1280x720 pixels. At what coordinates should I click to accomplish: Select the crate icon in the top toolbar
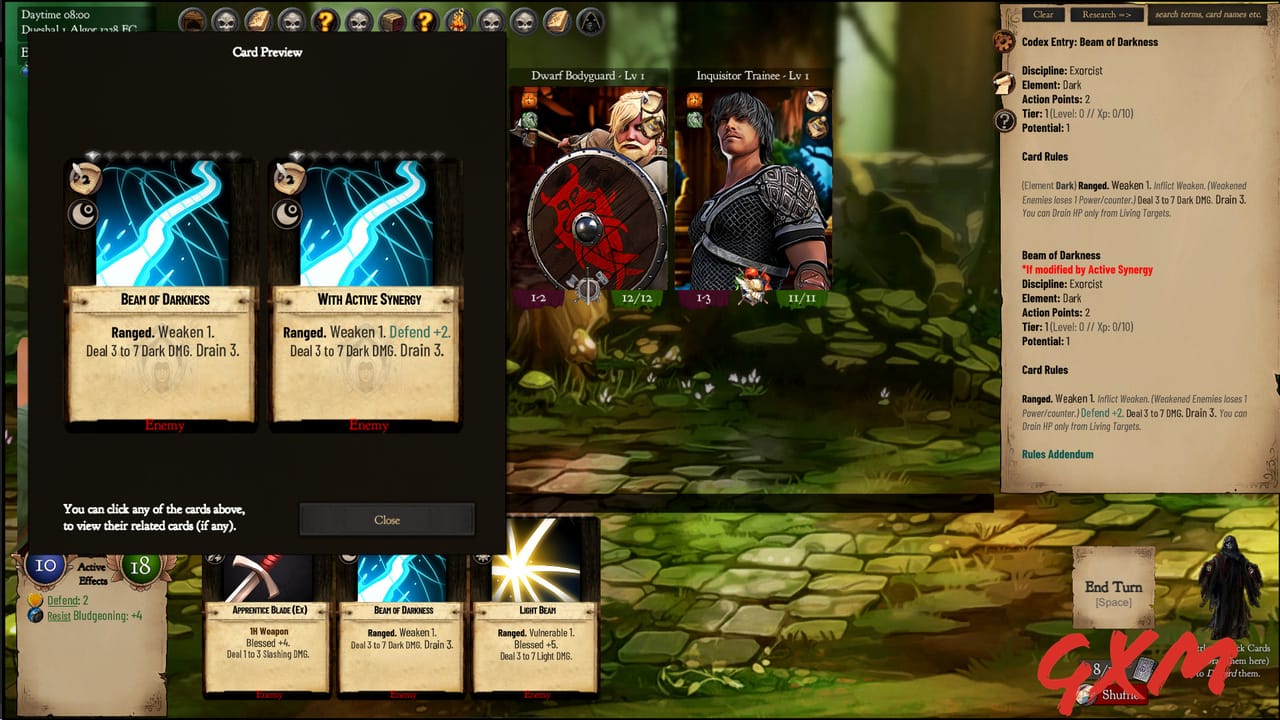(x=392, y=18)
